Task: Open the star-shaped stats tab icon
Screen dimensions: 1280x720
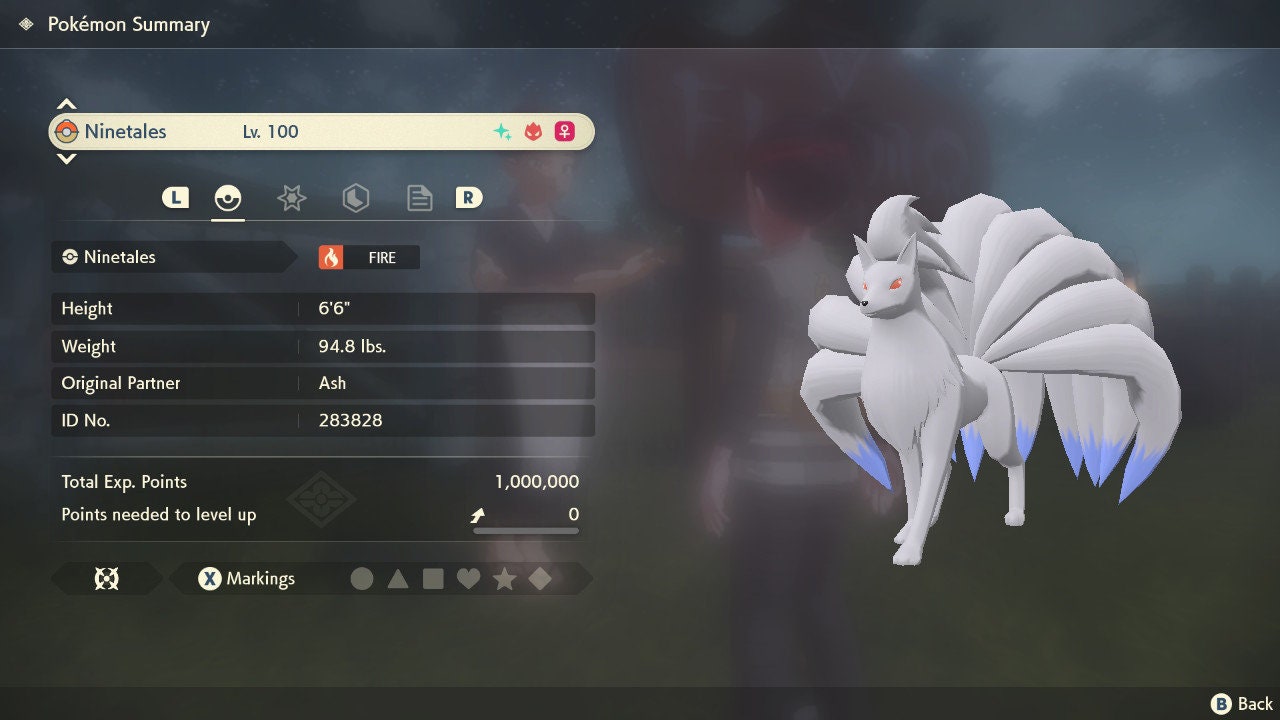Action: click(291, 197)
